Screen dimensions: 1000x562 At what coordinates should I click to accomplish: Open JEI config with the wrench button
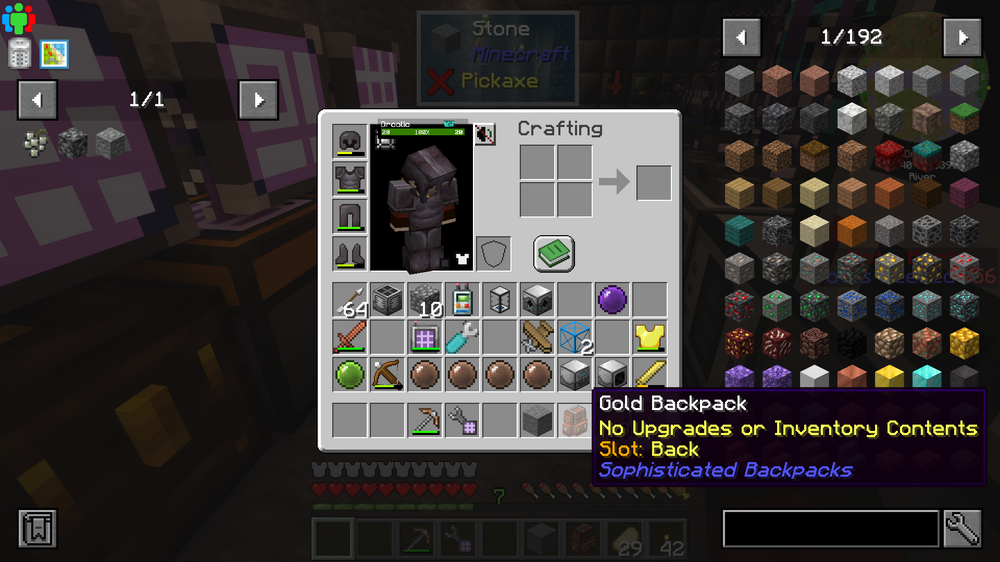[x=962, y=529]
